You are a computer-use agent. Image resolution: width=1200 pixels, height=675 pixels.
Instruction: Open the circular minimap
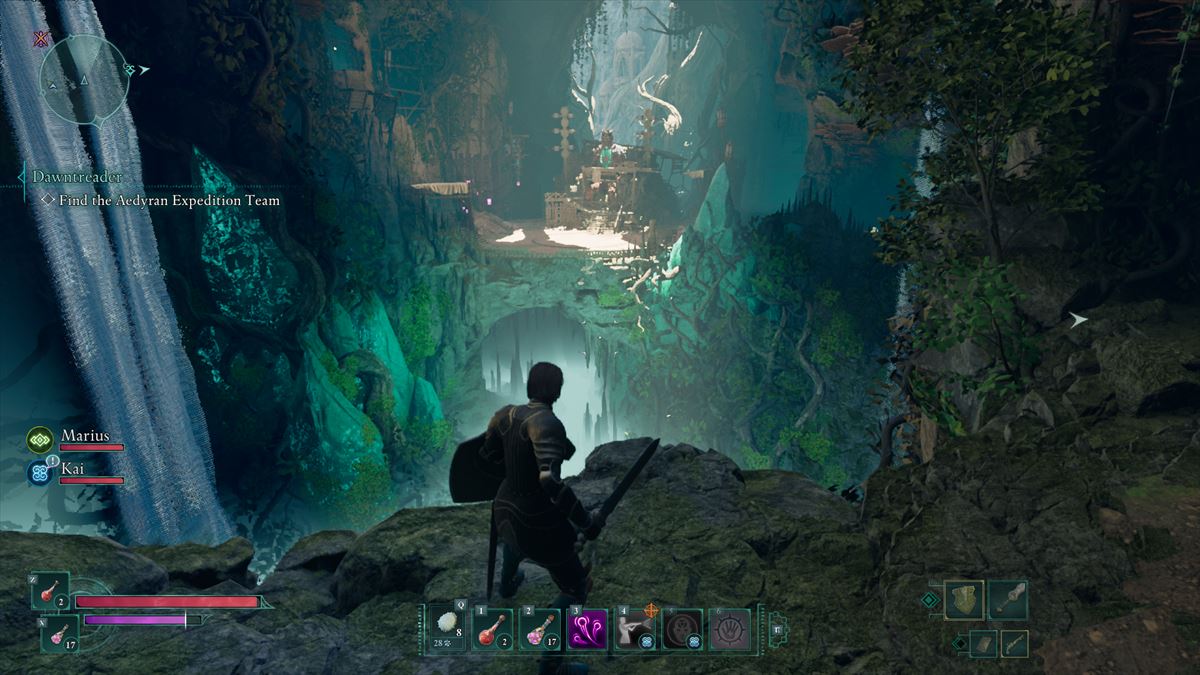85,80
